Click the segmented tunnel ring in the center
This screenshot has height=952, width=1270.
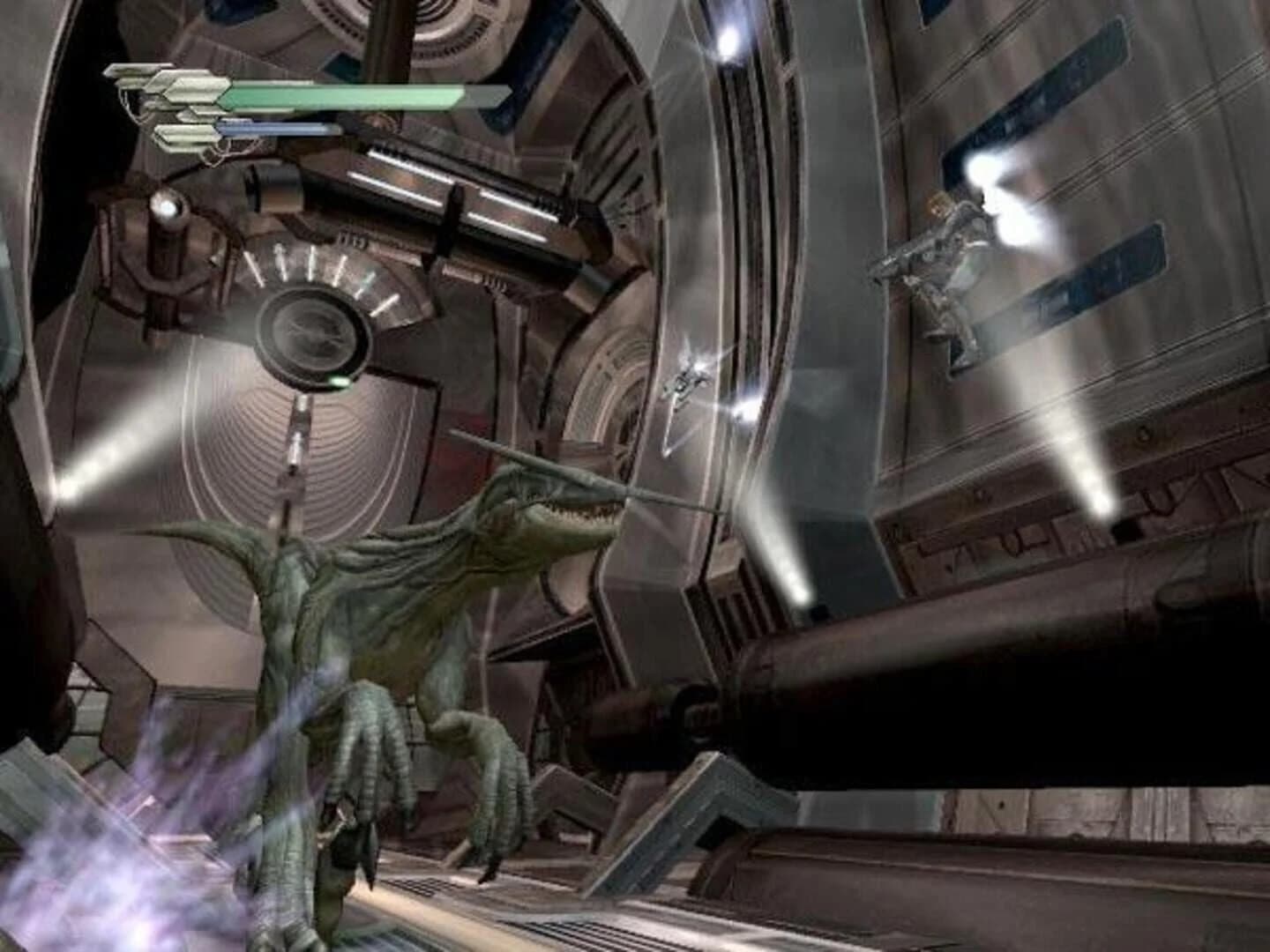(609, 370)
